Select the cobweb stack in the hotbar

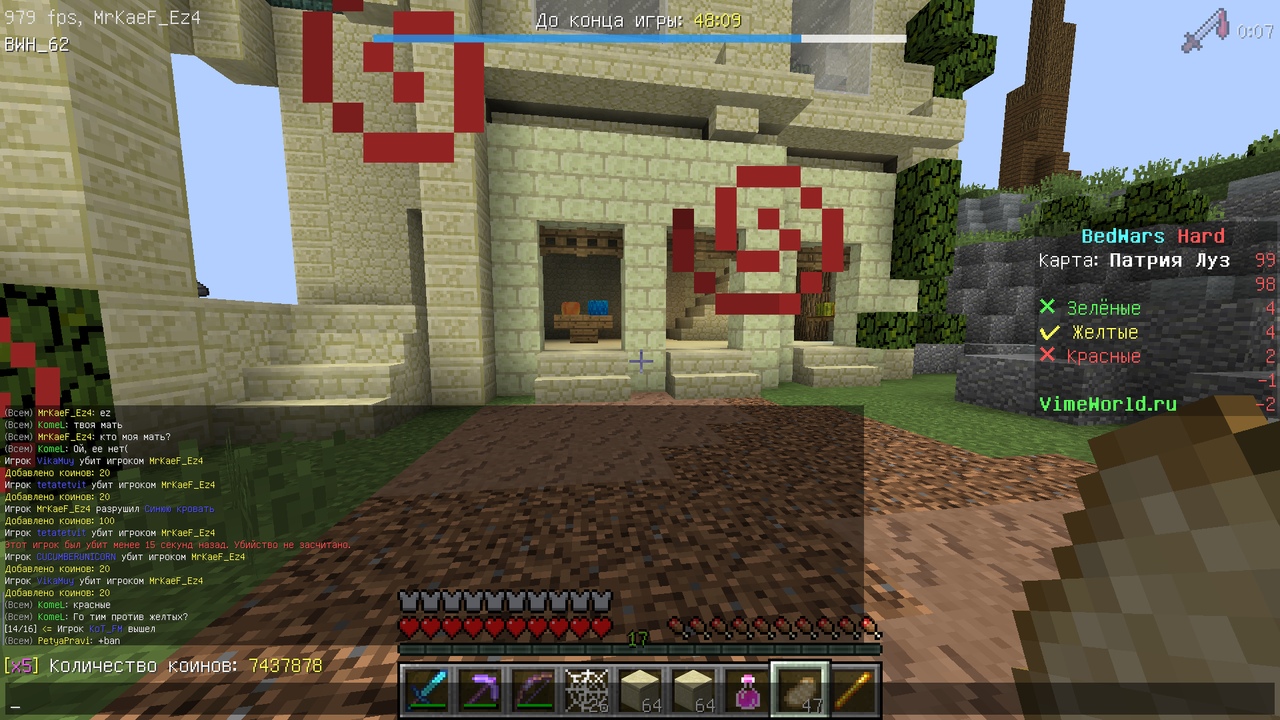tap(585, 691)
